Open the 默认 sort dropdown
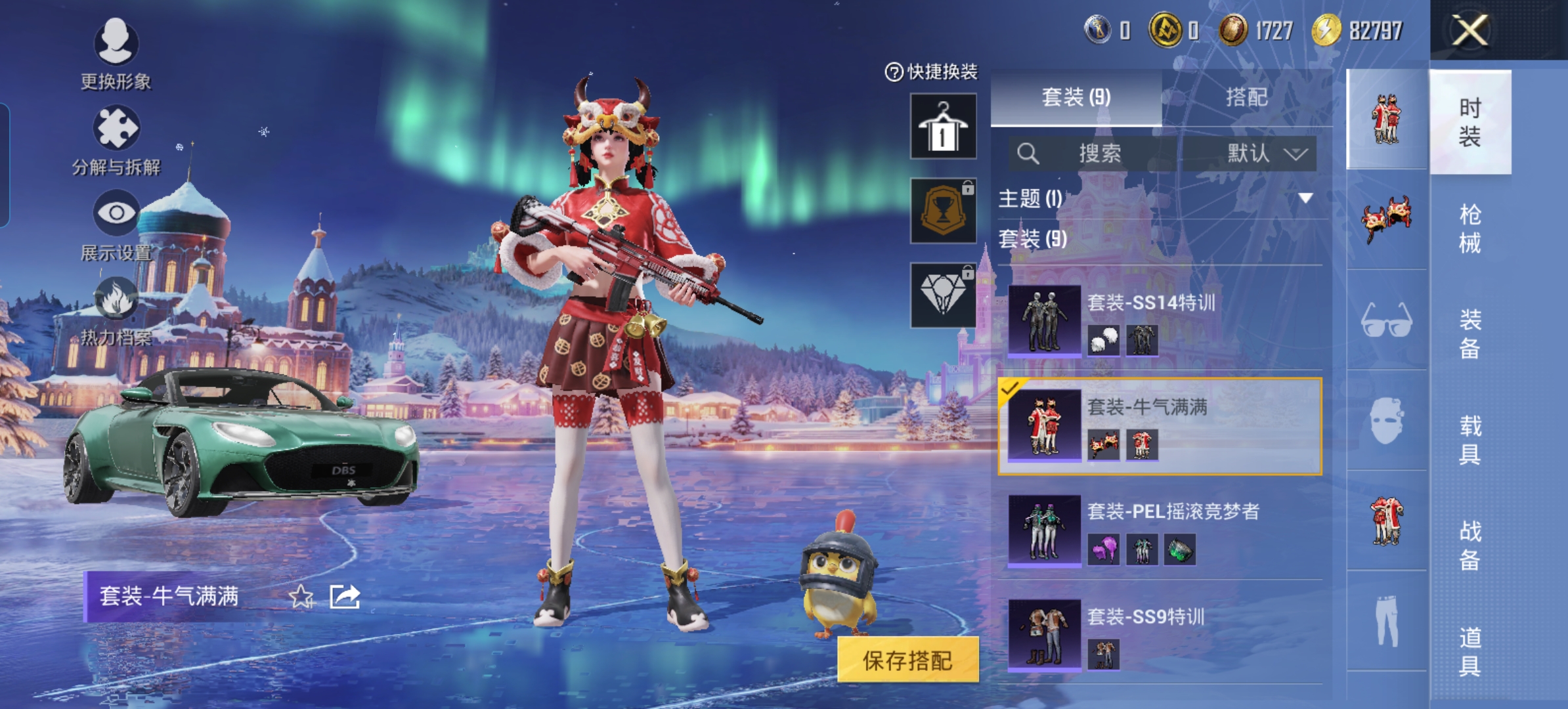 pos(1265,154)
